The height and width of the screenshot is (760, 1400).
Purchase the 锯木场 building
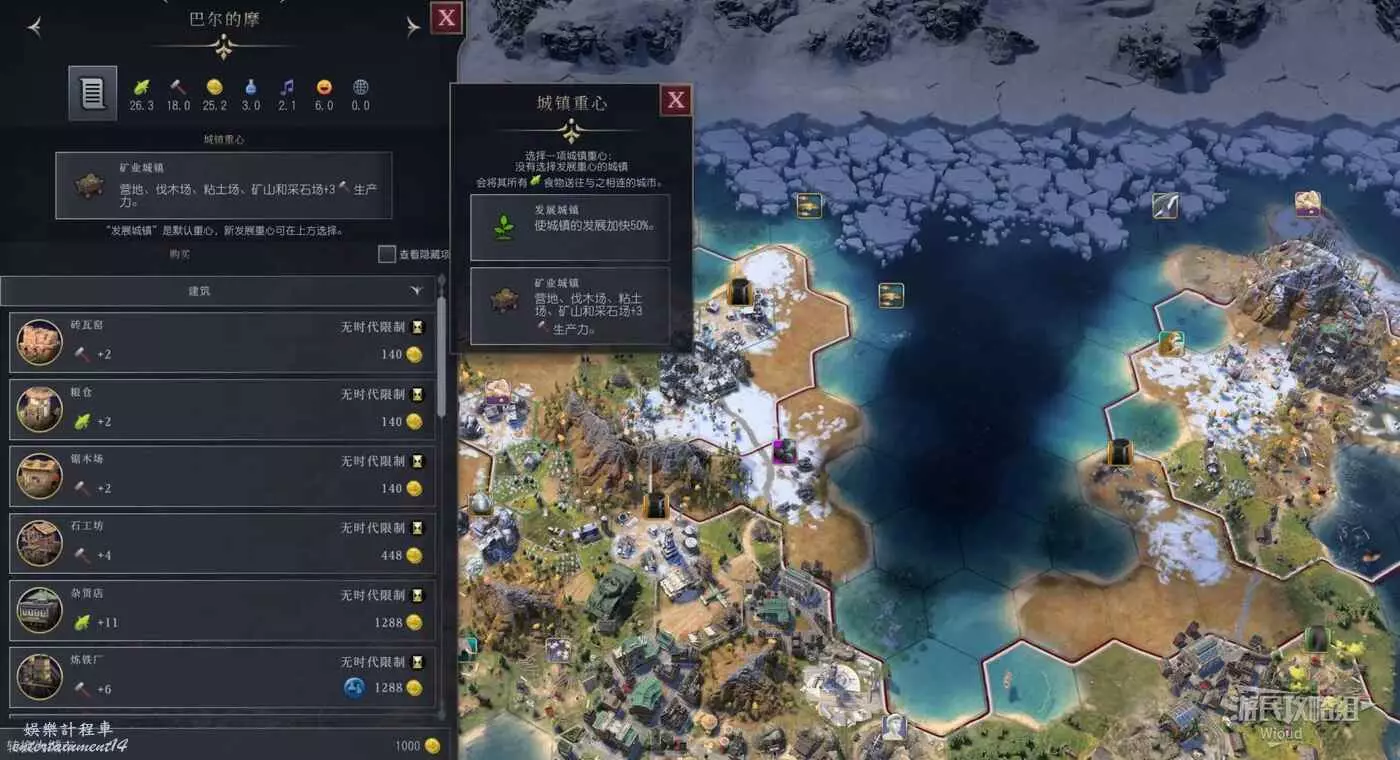(x=222, y=476)
